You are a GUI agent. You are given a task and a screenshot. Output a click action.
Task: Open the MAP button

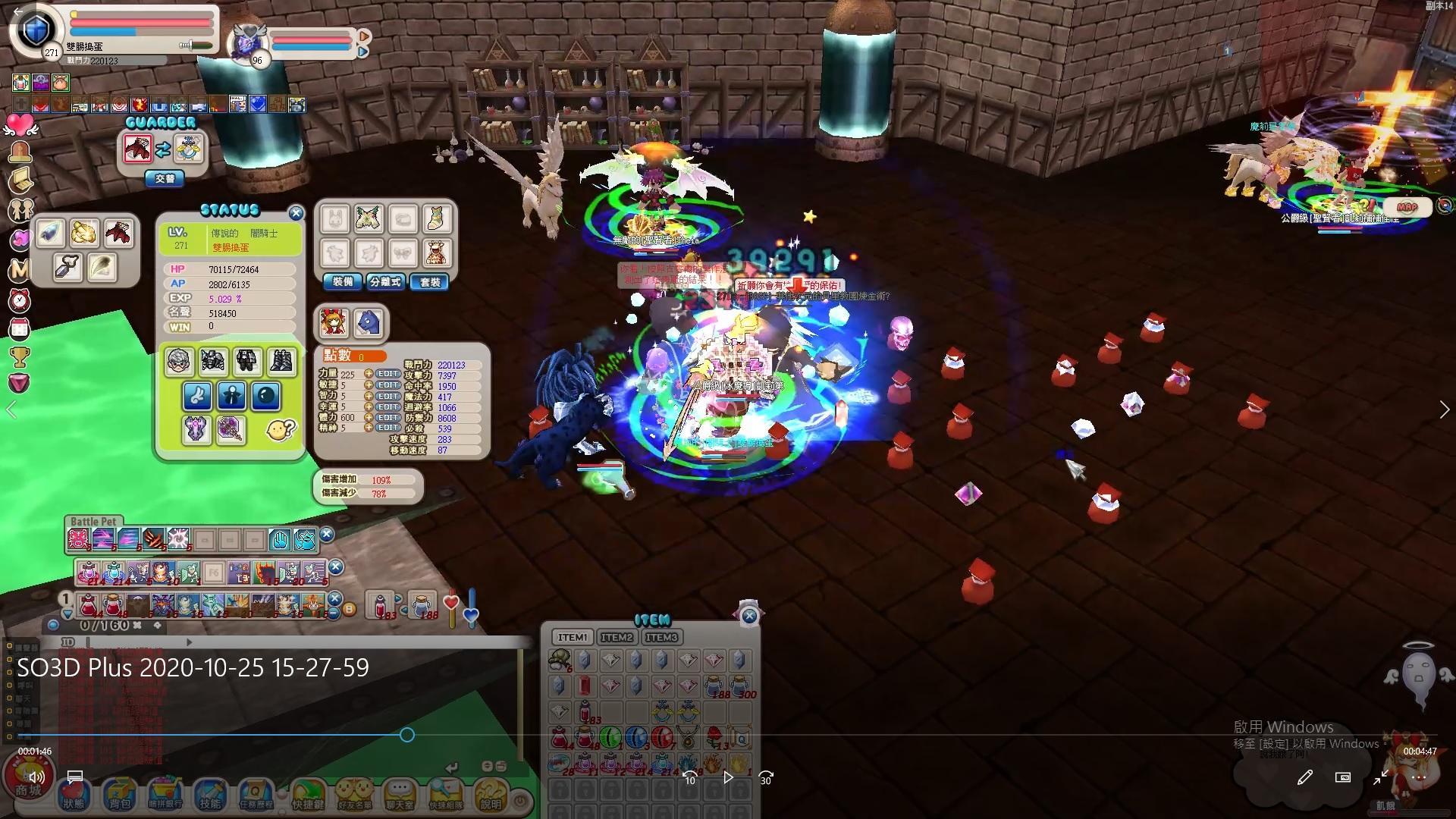1407,206
